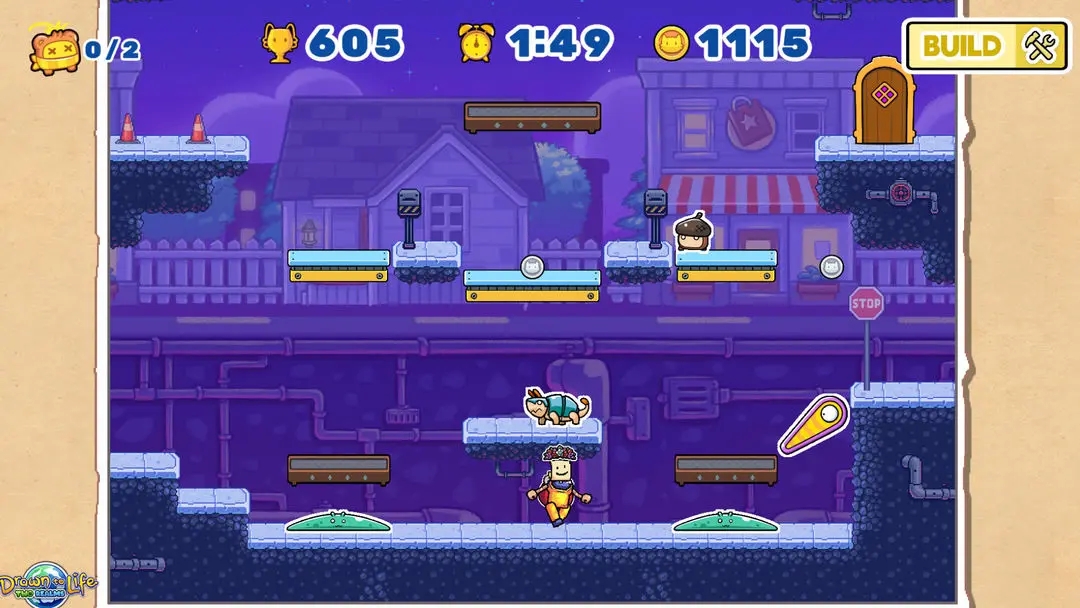Open the BUILD mode button

(985, 46)
